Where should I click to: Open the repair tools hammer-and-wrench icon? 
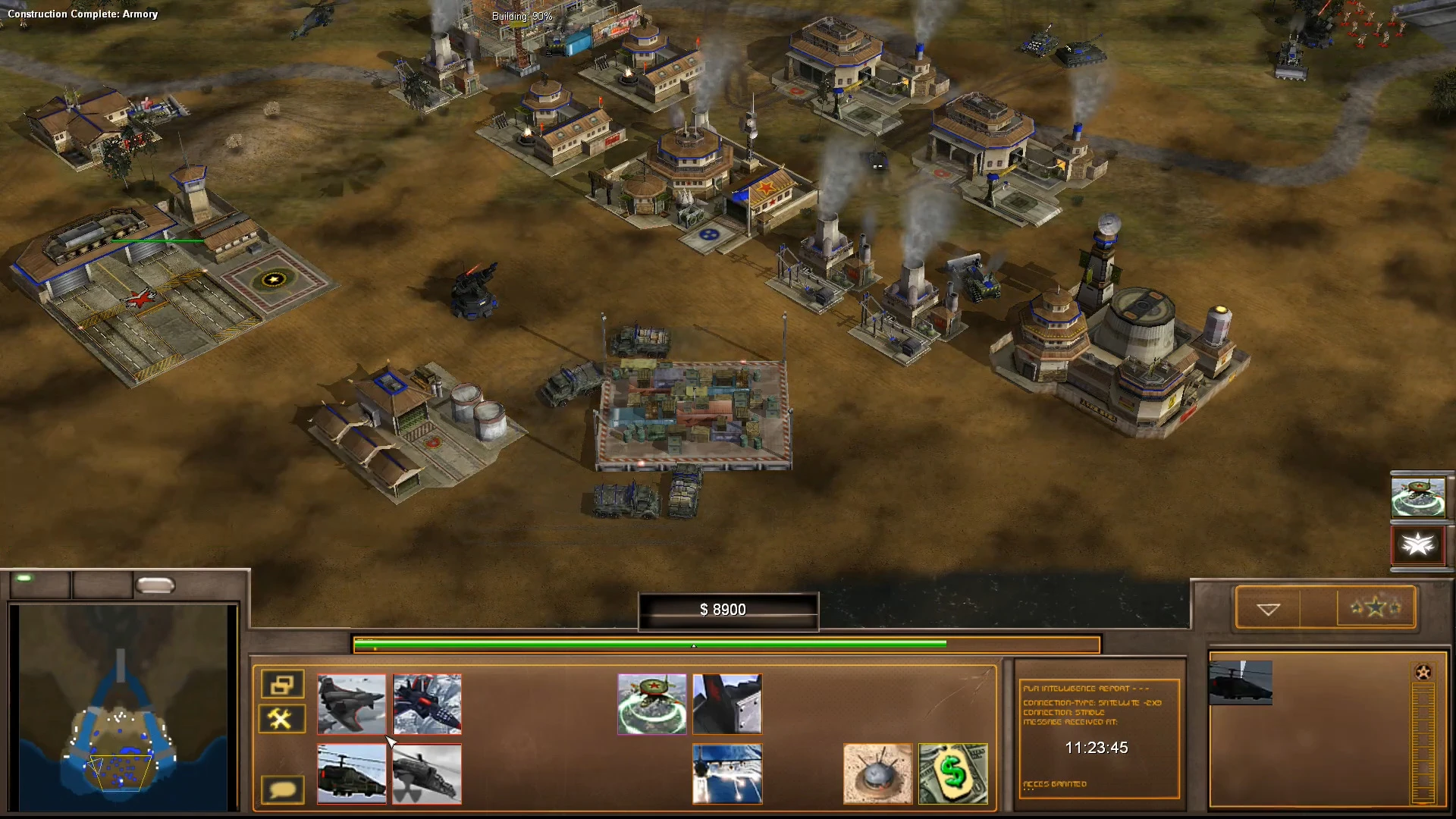(x=281, y=718)
